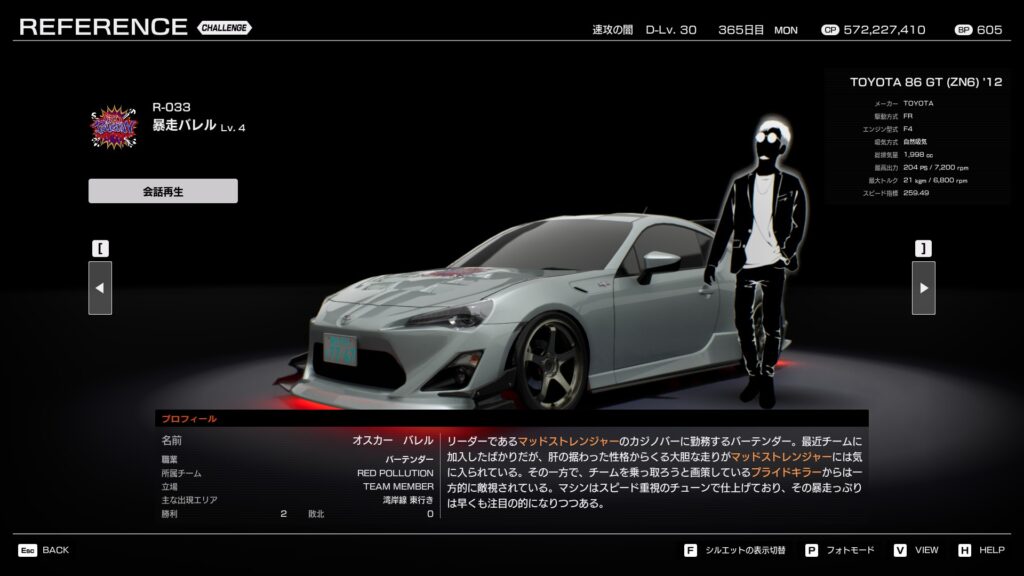The image size is (1024, 576).
Task: Go to the previous rival entry
Action: (x=100, y=288)
